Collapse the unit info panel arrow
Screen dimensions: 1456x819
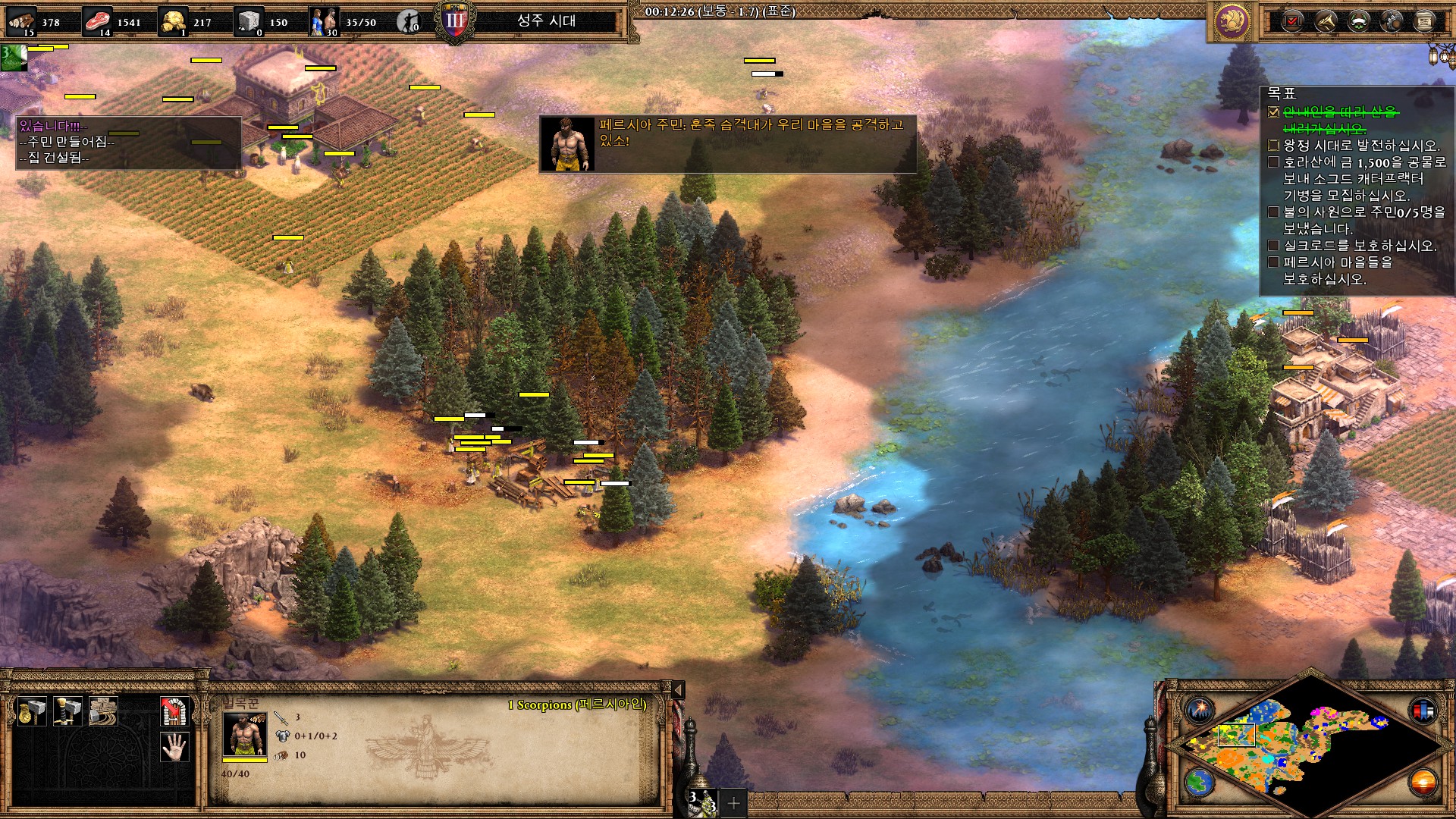679,689
